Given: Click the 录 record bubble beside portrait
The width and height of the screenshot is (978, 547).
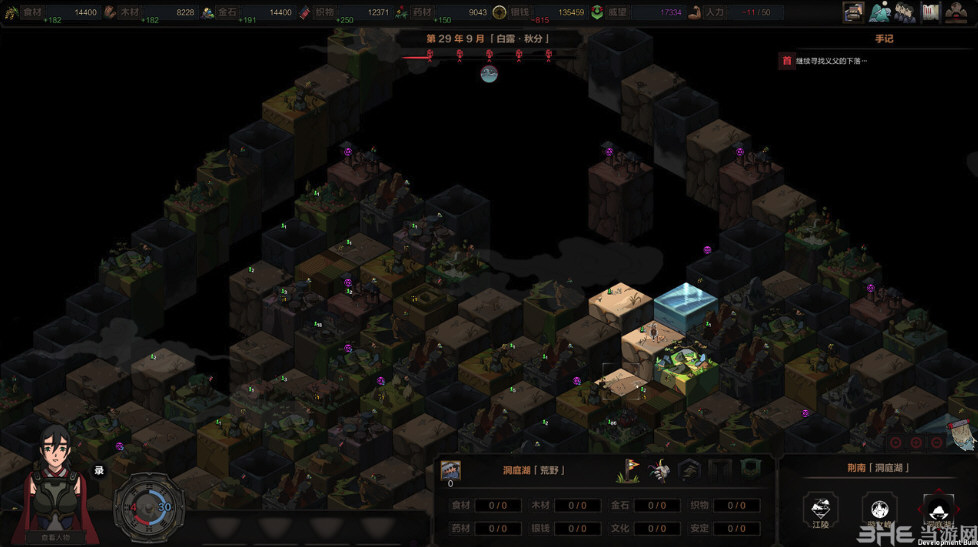Looking at the screenshot, I should click(x=99, y=470).
